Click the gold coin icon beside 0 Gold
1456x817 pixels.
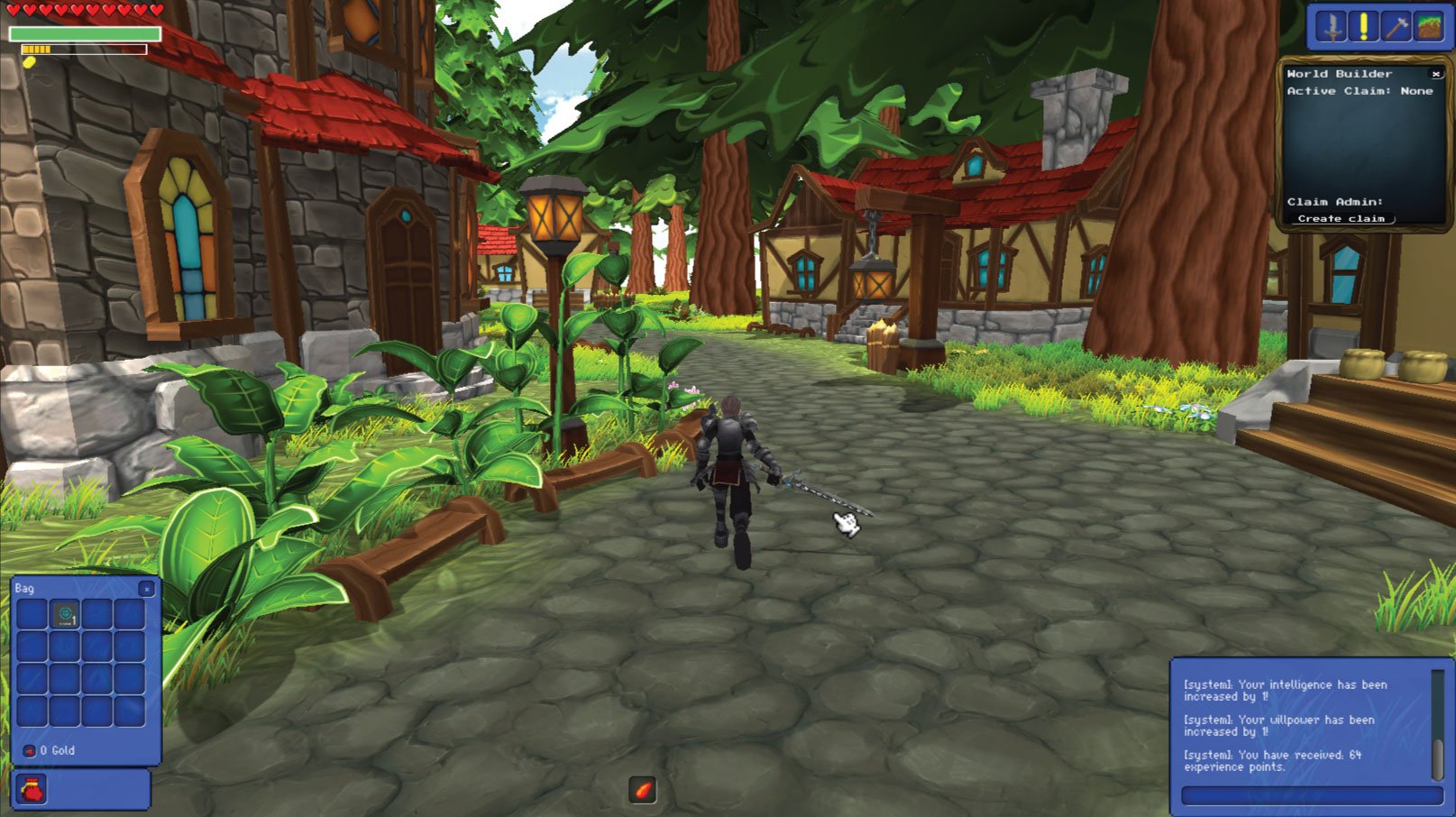pos(30,750)
